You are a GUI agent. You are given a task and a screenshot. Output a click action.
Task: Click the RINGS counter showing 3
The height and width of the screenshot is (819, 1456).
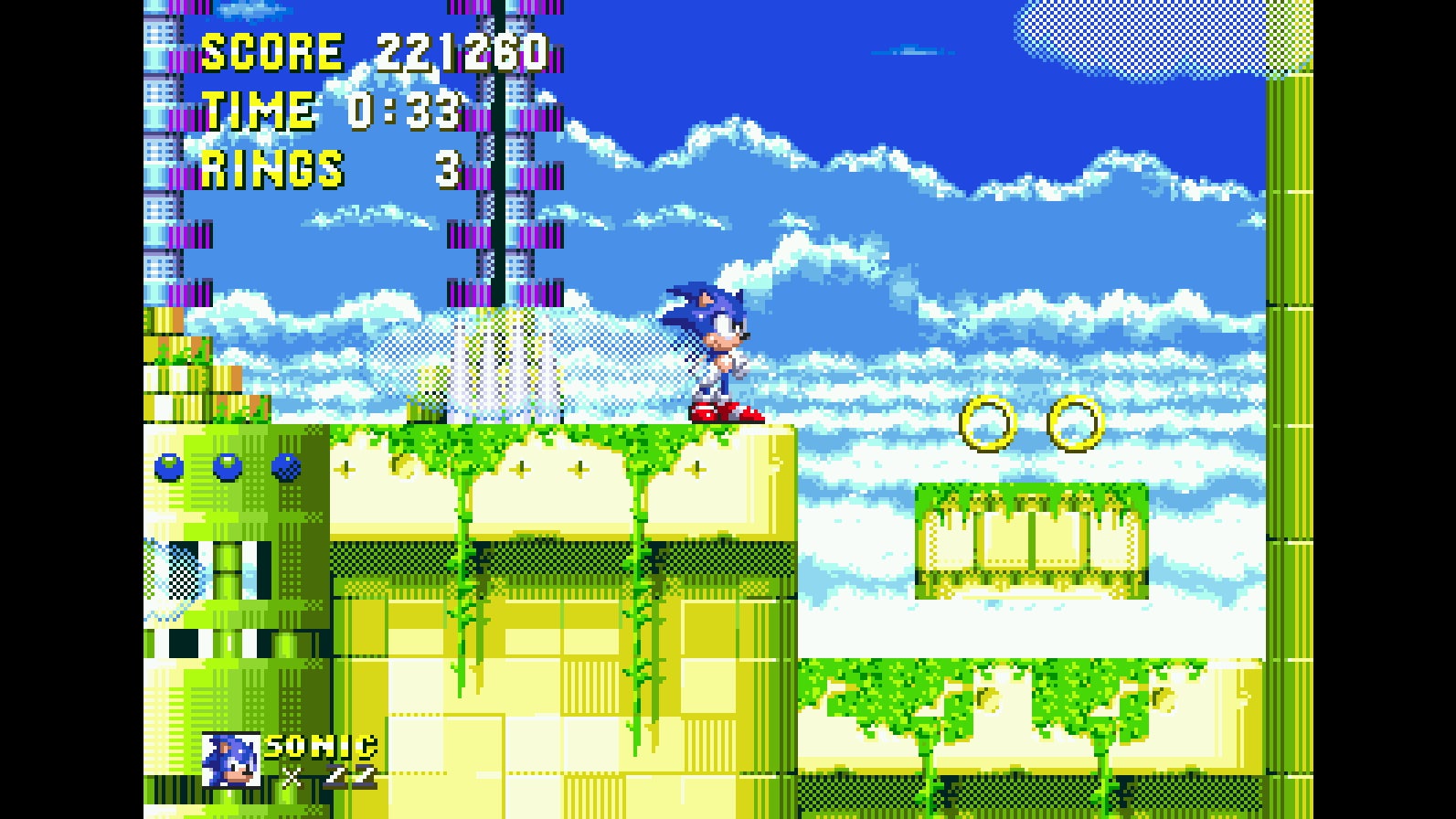(448, 169)
